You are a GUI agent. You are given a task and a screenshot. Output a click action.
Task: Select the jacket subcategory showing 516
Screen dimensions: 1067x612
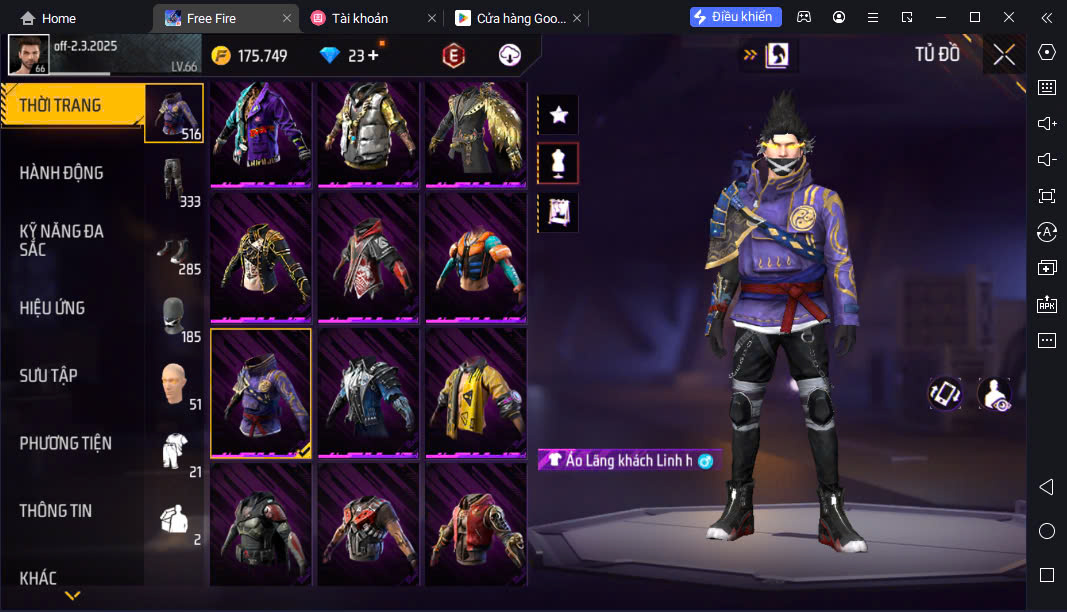175,113
